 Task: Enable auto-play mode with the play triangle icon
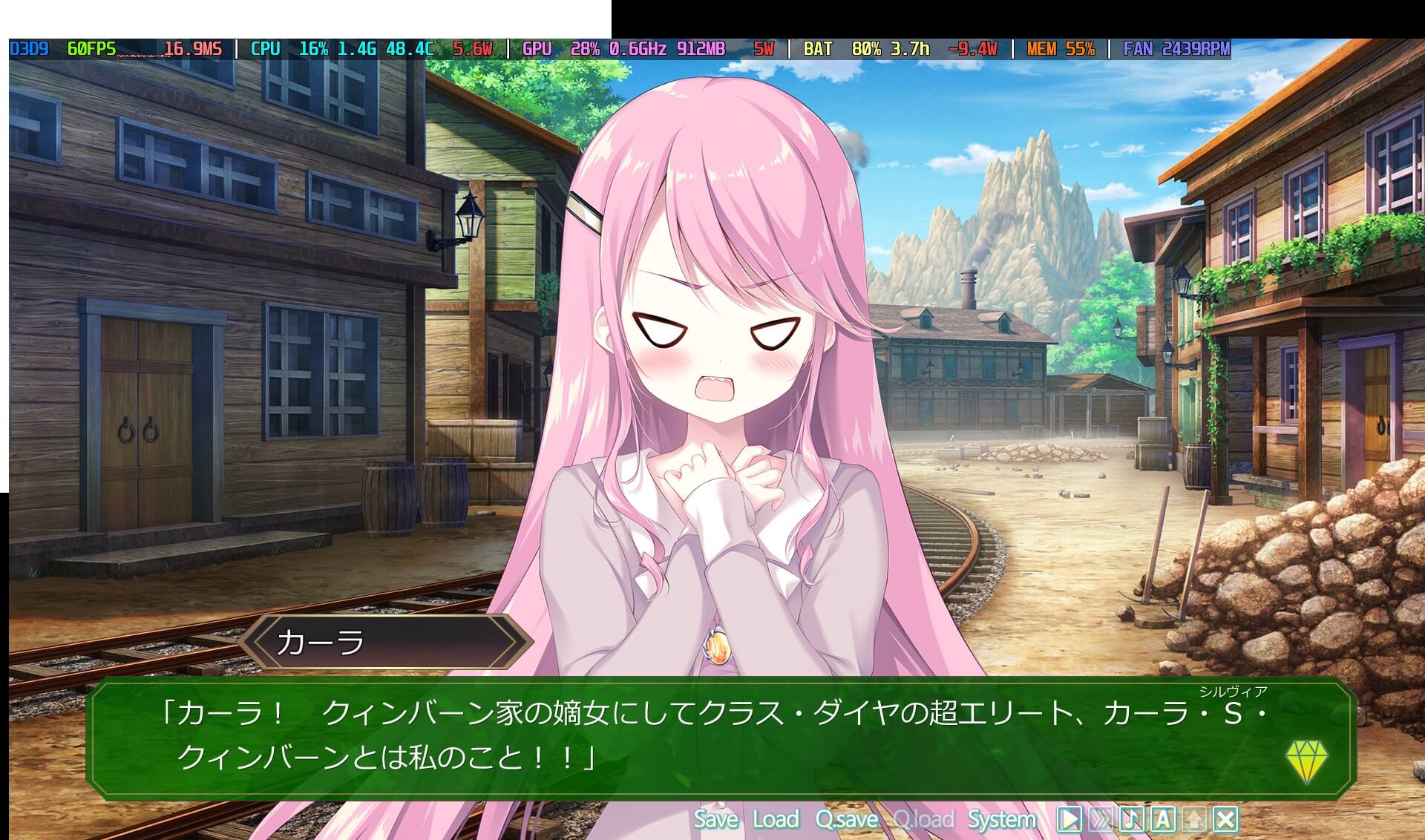click(1070, 819)
